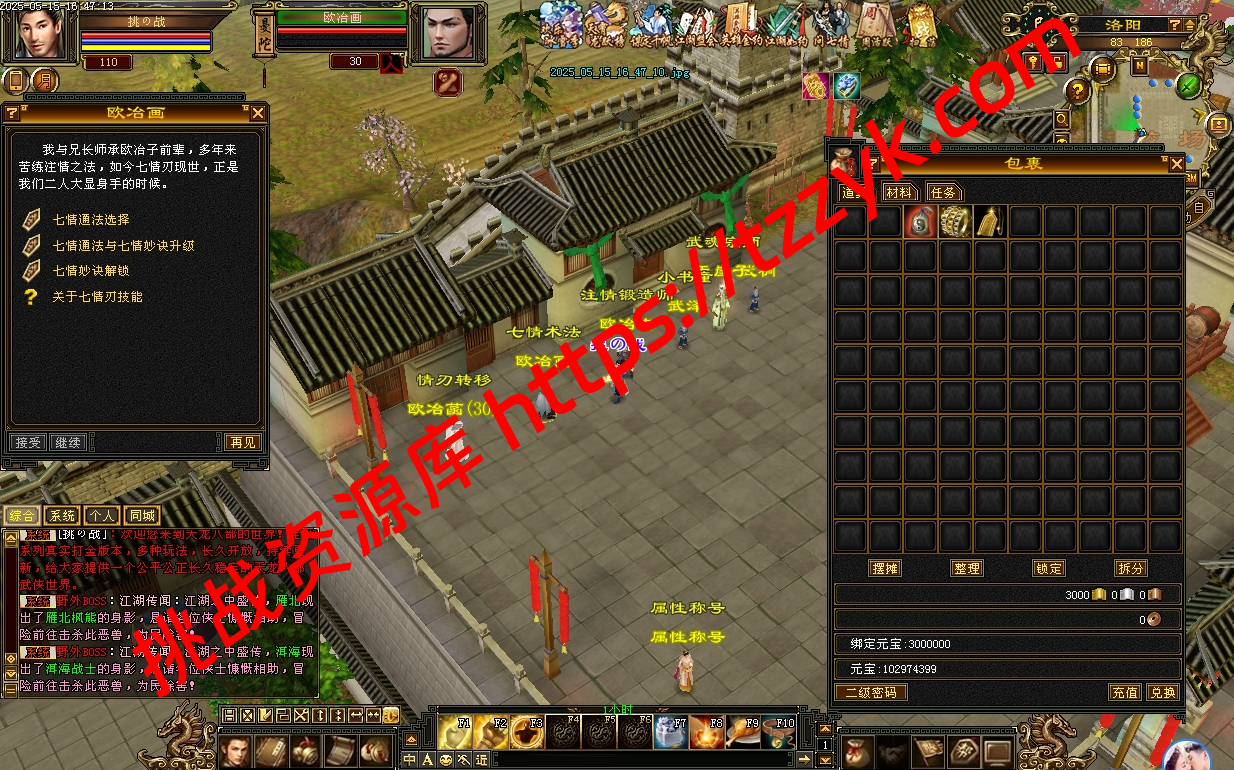Switch to the 材料 bag tab
1234x770 pixels.
coord(899,192)
